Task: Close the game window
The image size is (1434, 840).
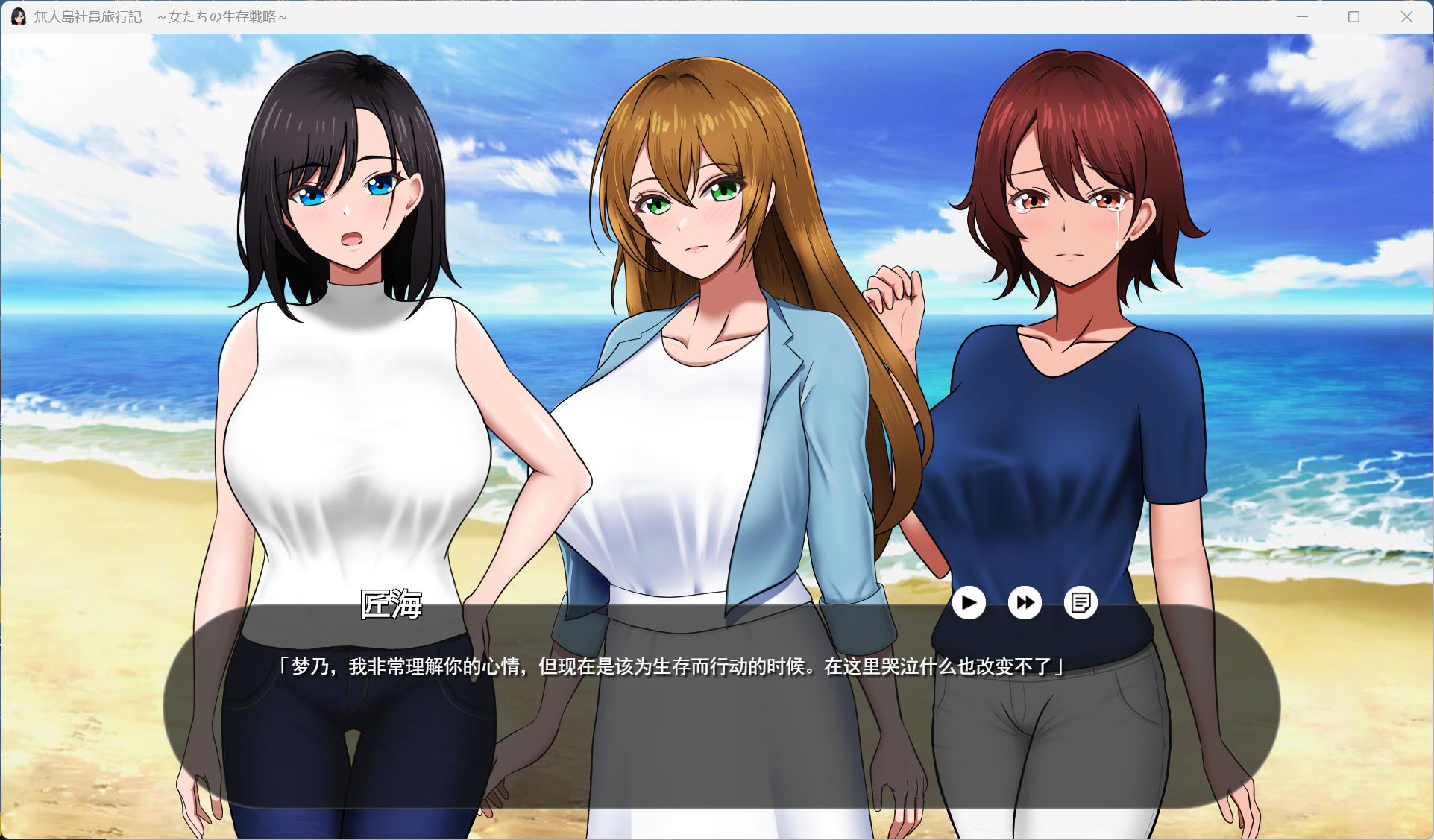Action: coord(1406,16)
